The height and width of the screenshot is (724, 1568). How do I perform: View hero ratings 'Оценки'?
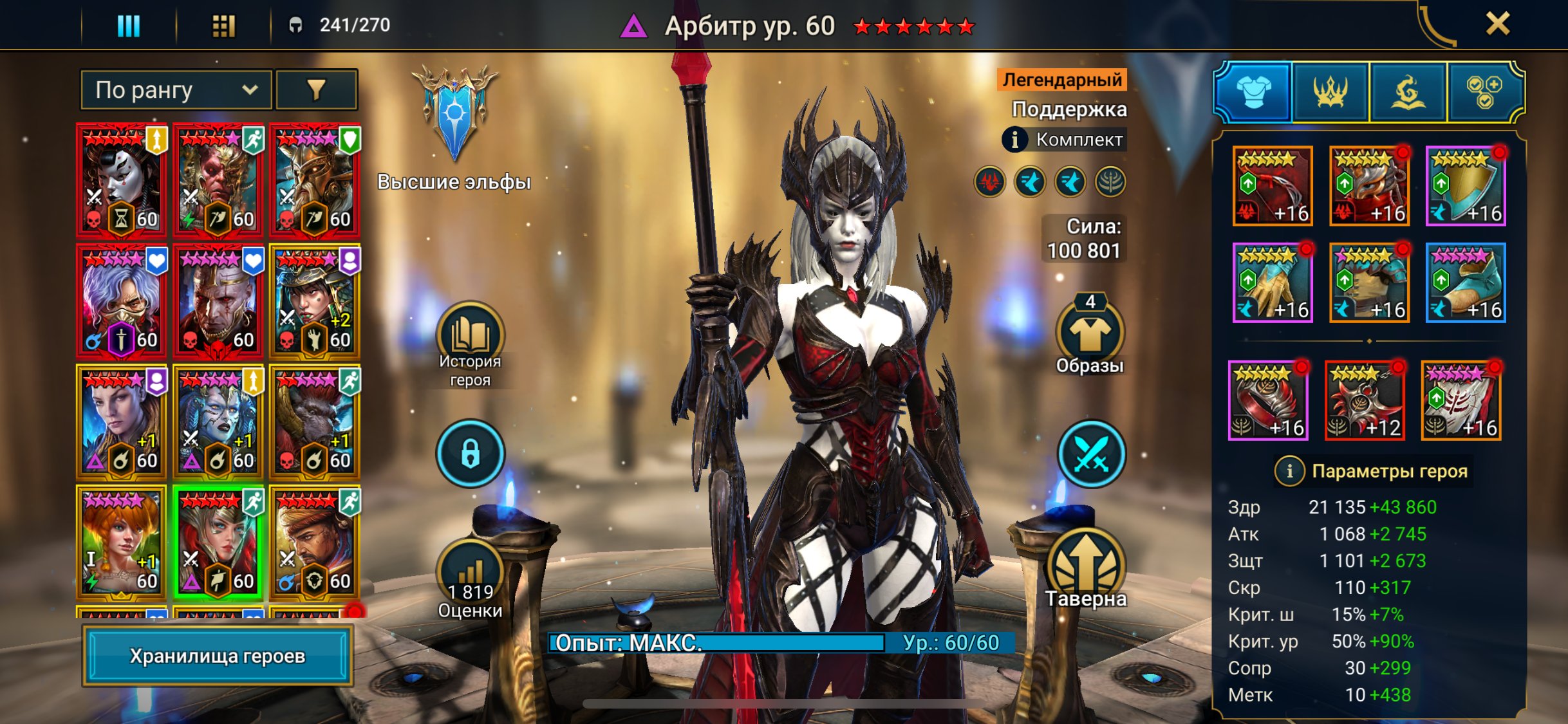pos(470,574)
